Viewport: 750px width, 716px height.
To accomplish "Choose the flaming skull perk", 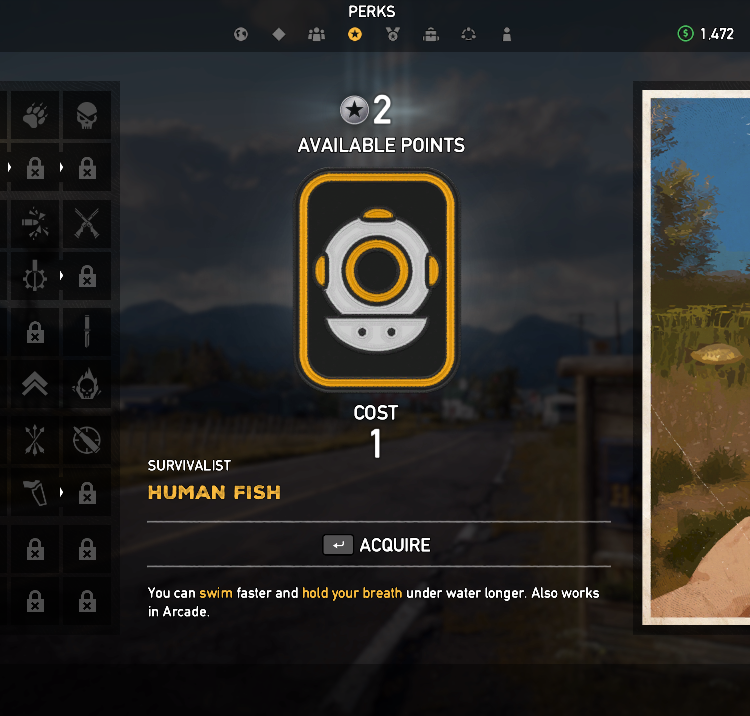I will point(87,384).
